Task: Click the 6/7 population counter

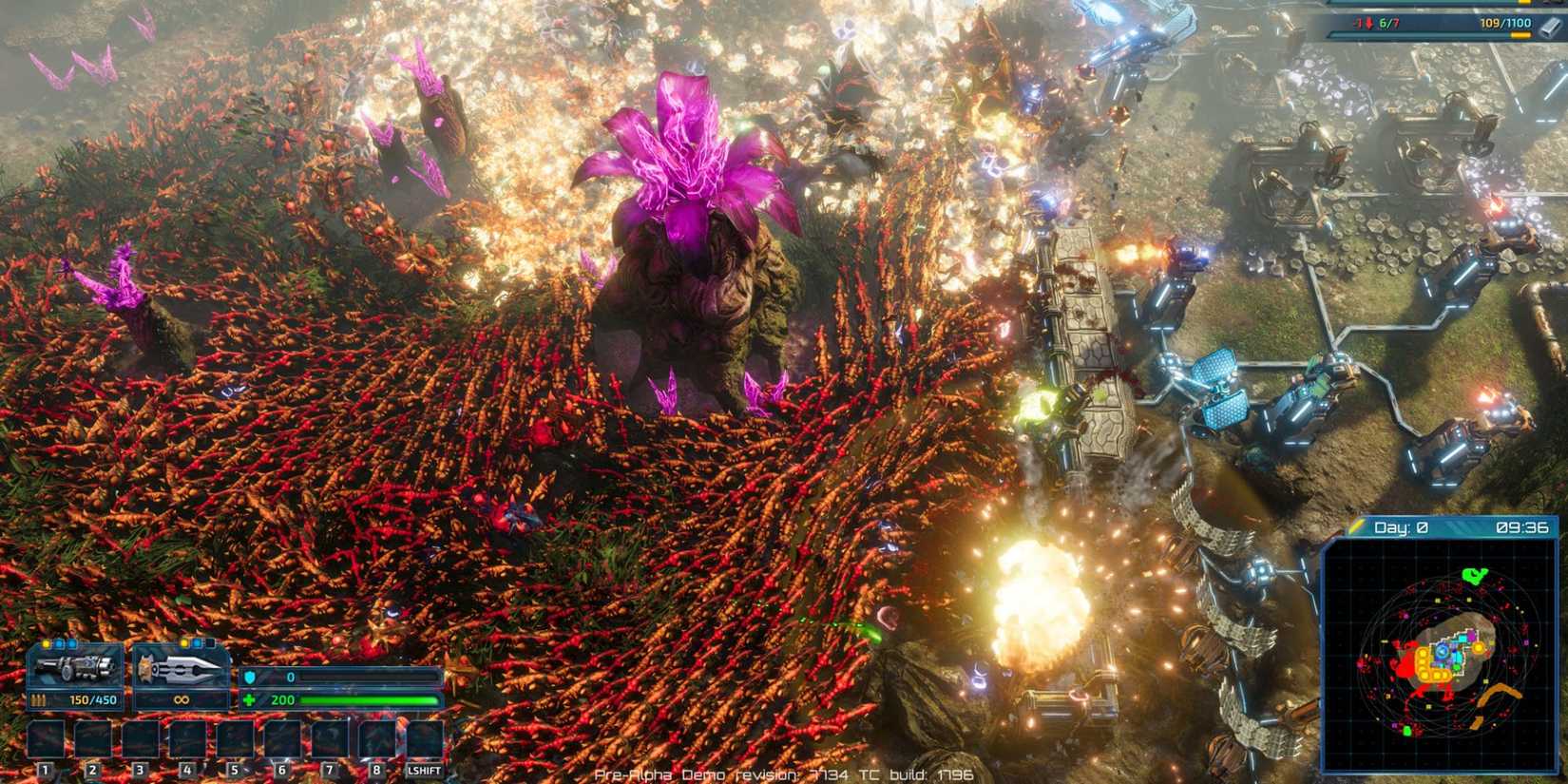Action: 1387,23
